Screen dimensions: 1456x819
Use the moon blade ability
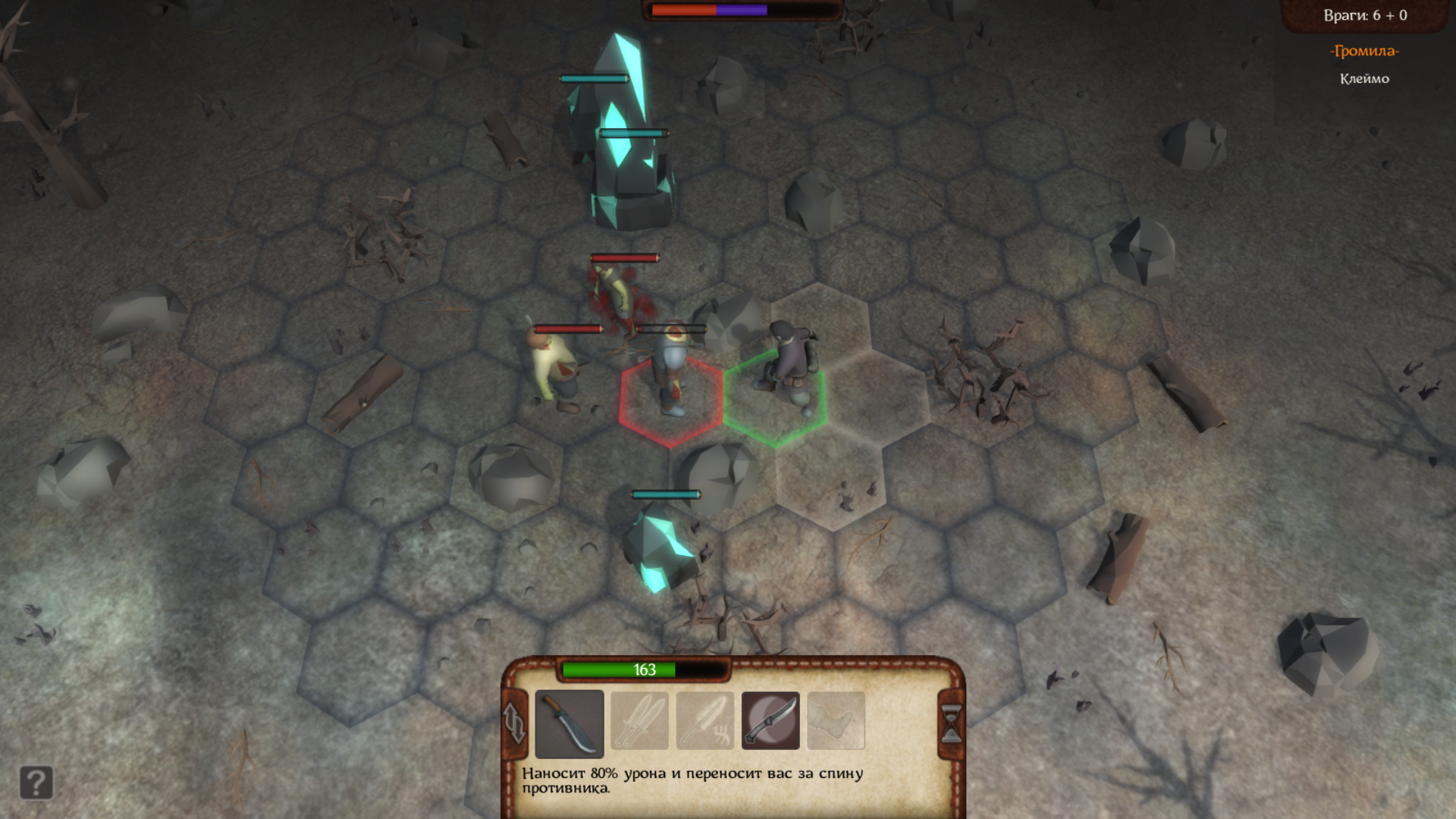(770, 720)
